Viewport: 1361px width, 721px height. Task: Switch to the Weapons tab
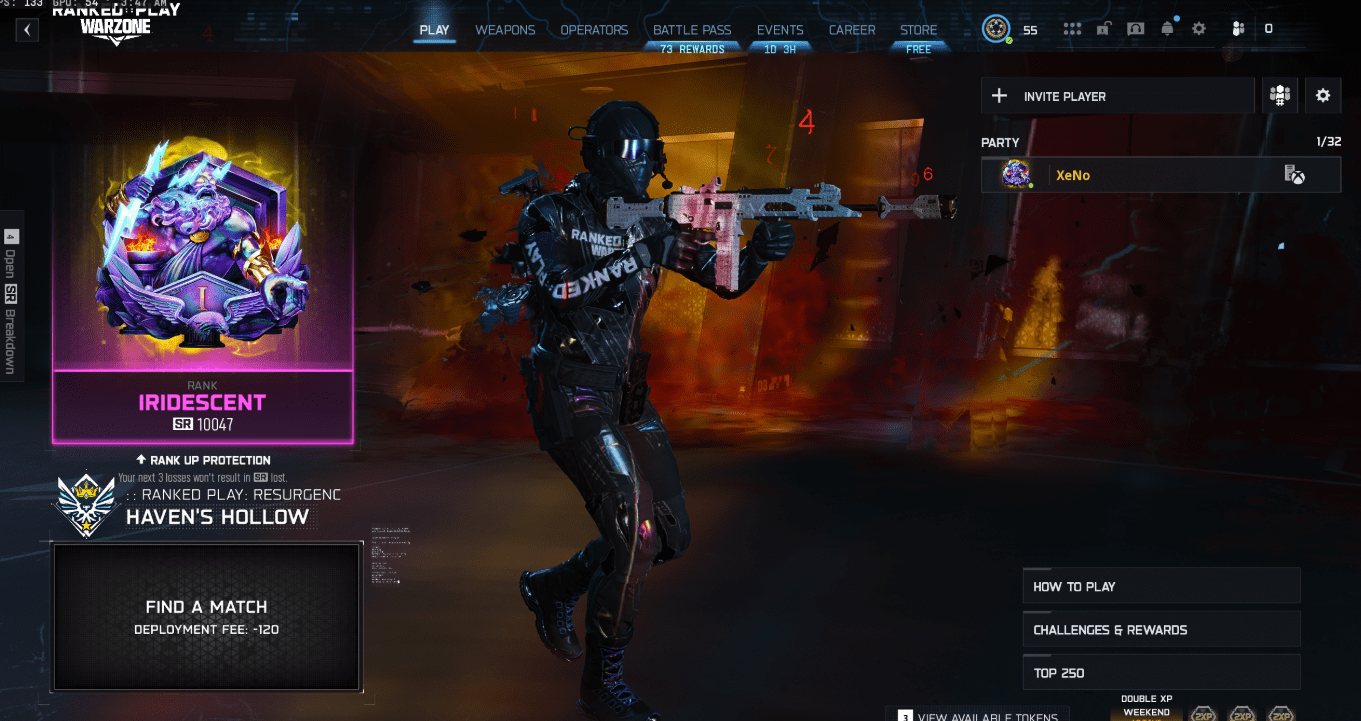pos(505,30)
